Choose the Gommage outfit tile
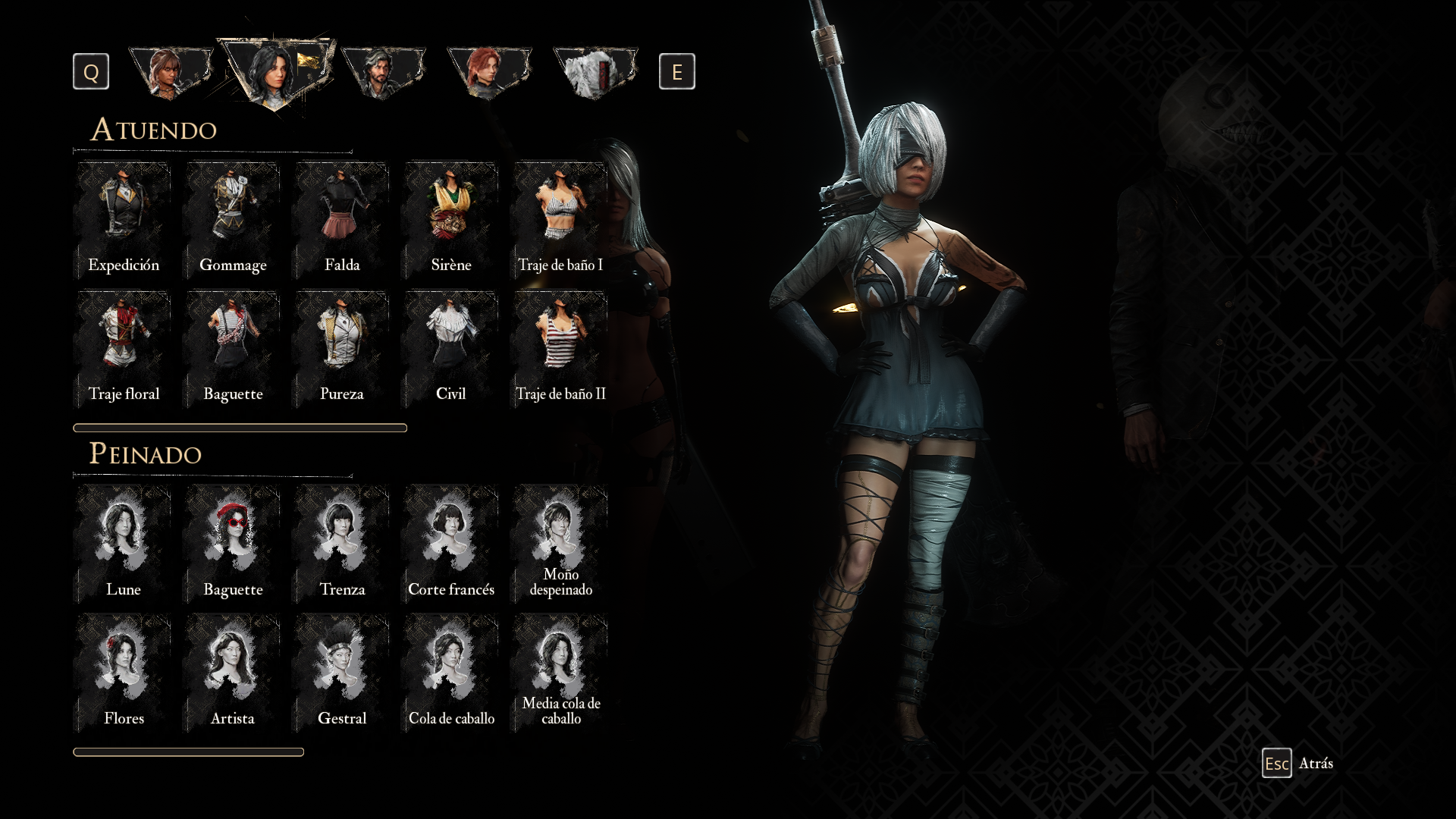 pos(233,220)
